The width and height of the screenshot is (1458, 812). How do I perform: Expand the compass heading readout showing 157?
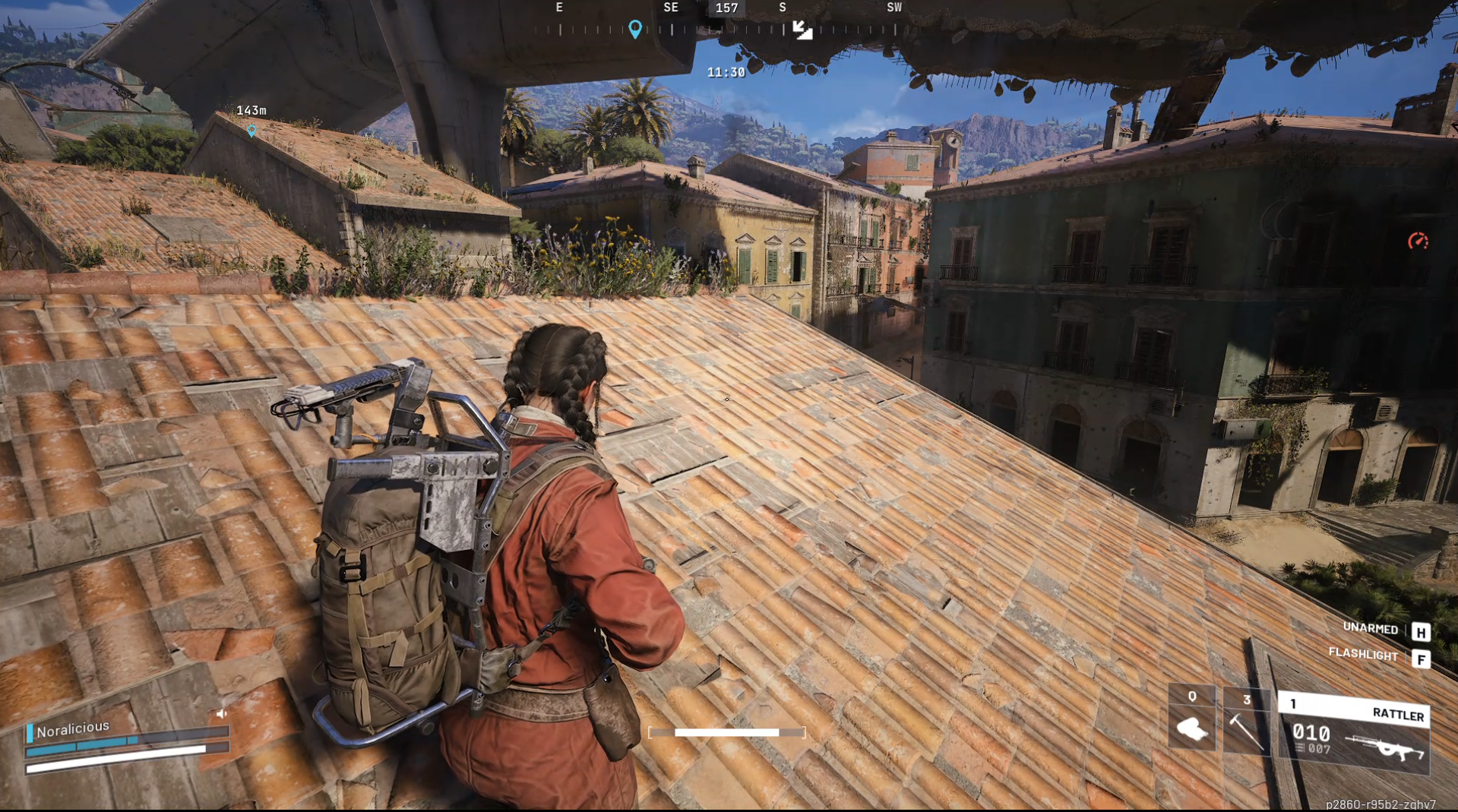pos(726,9)
